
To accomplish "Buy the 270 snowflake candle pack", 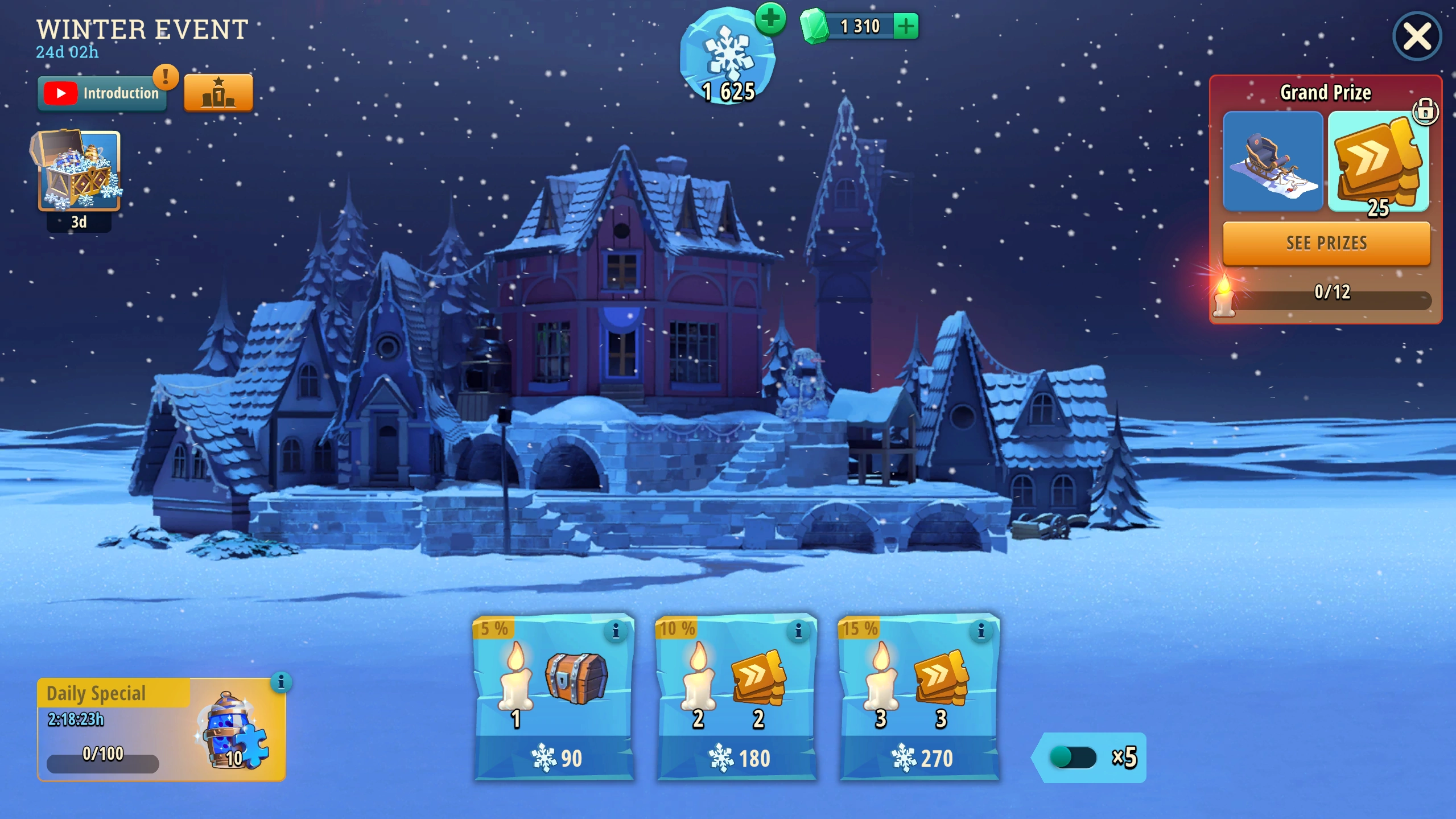I will click(919, 757).
